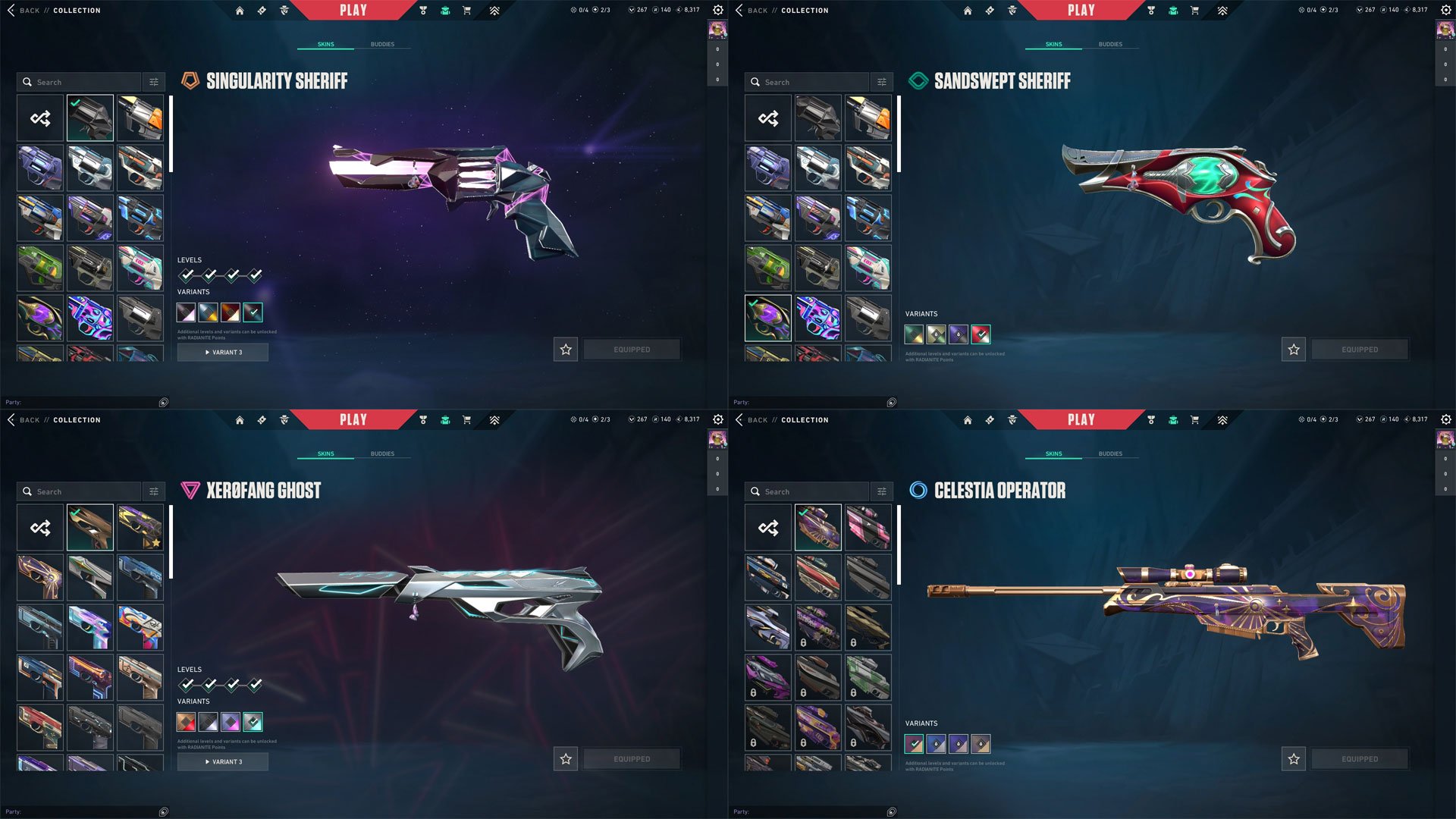This screenshot has width=1456, height=819.
Task: Open the filter options beside the search bar
Action: click(x=154, y=81)
